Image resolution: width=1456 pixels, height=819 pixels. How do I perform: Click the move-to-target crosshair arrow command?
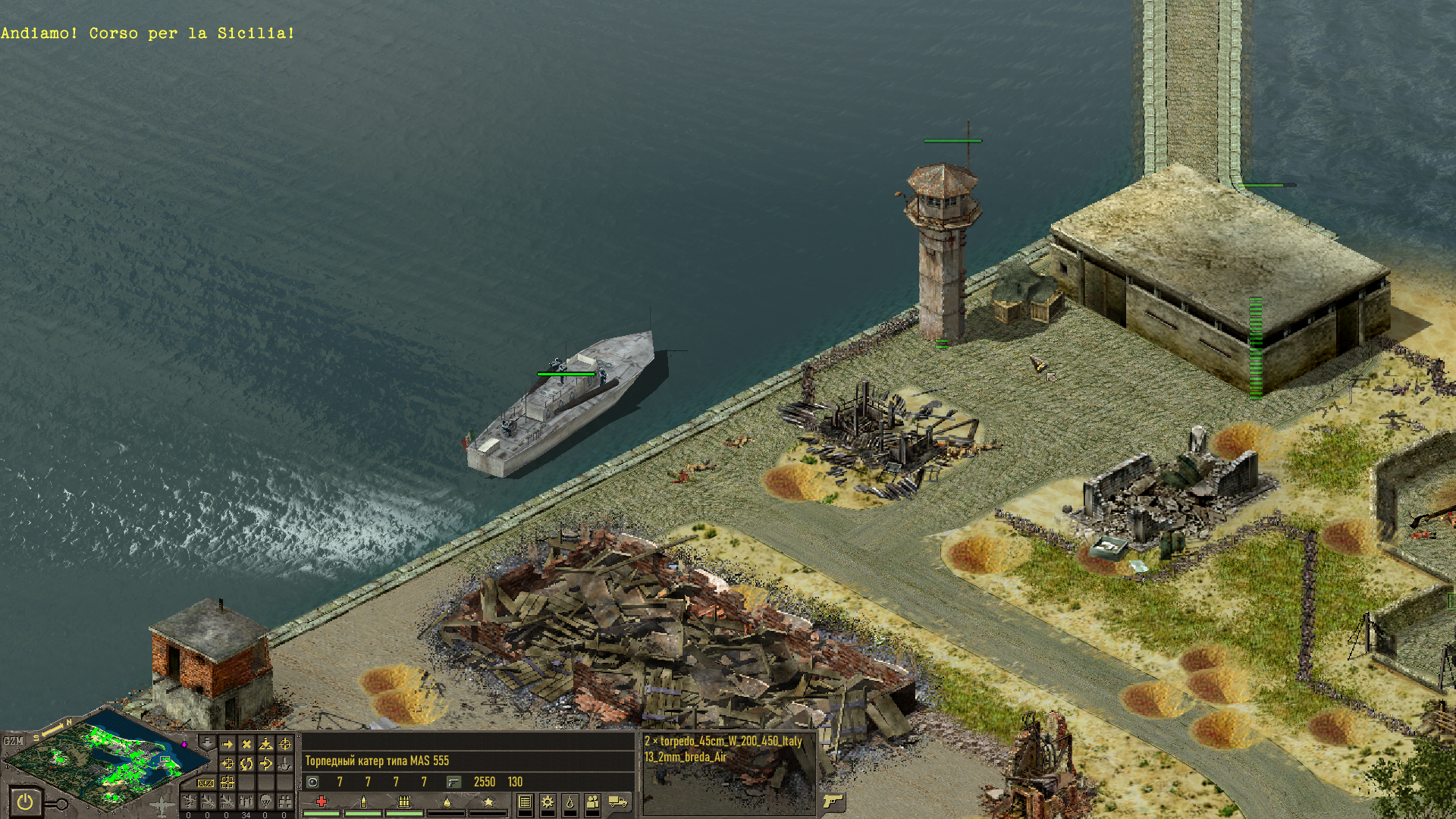tap(227, 764)
